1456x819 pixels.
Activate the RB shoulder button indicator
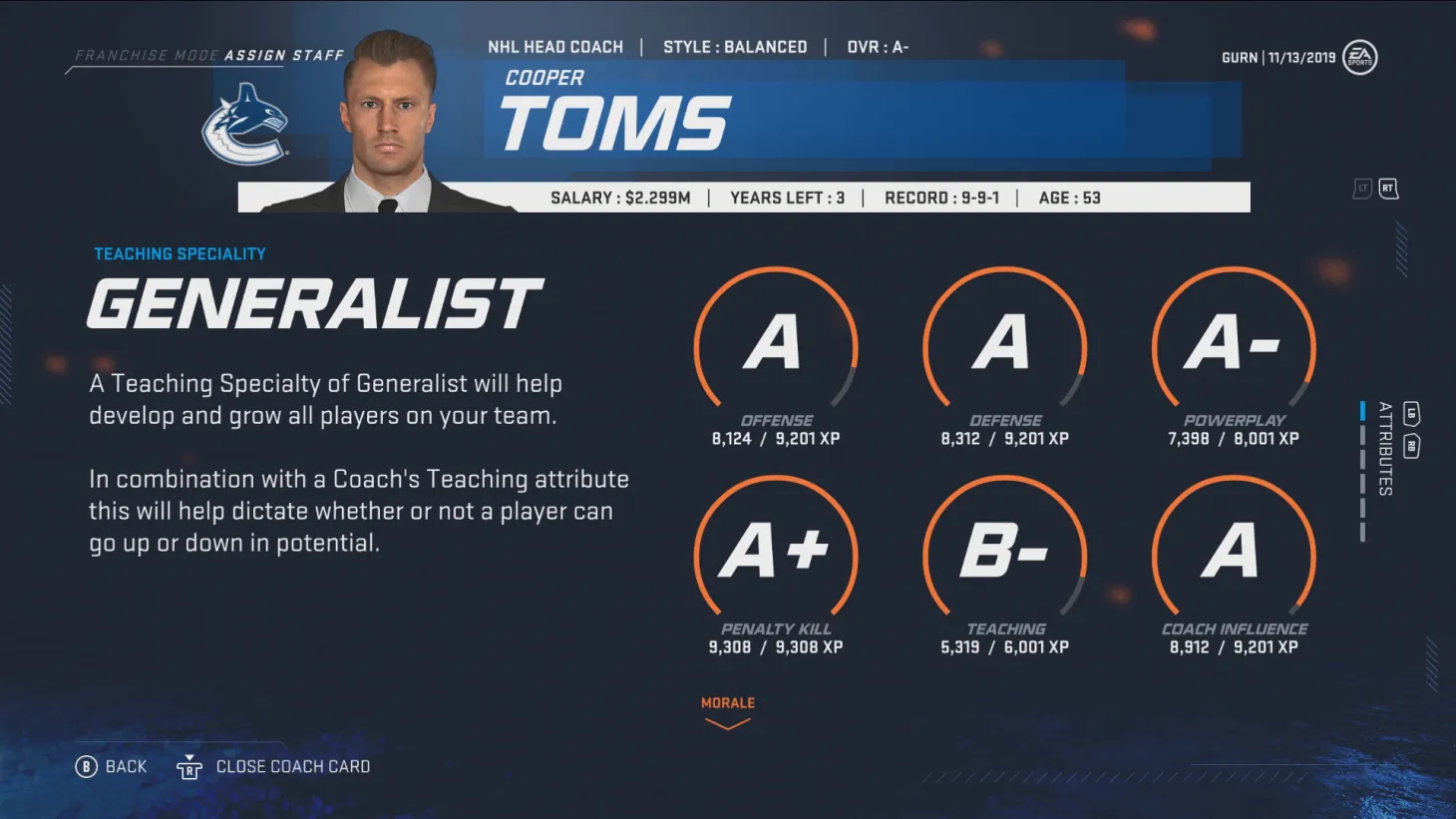tap(1411, 445)
